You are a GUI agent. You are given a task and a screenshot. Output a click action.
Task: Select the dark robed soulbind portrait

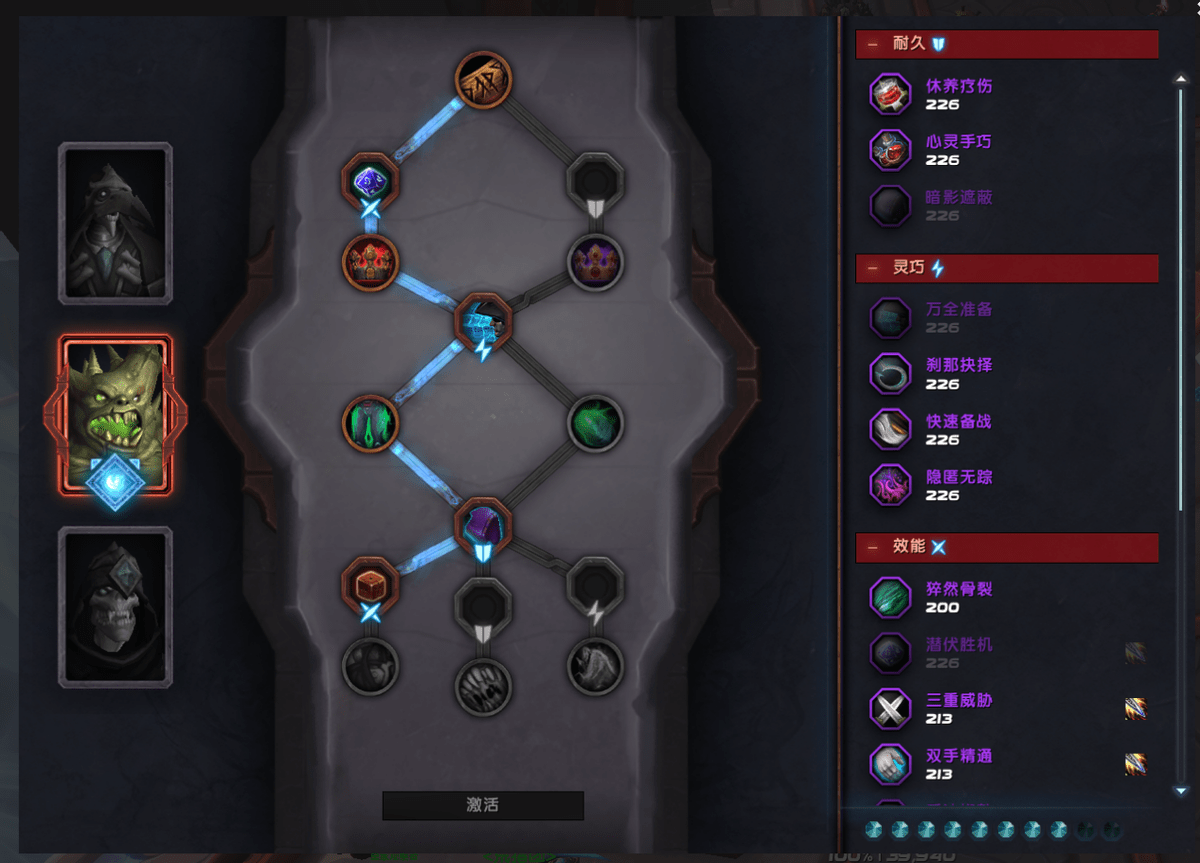116,222
